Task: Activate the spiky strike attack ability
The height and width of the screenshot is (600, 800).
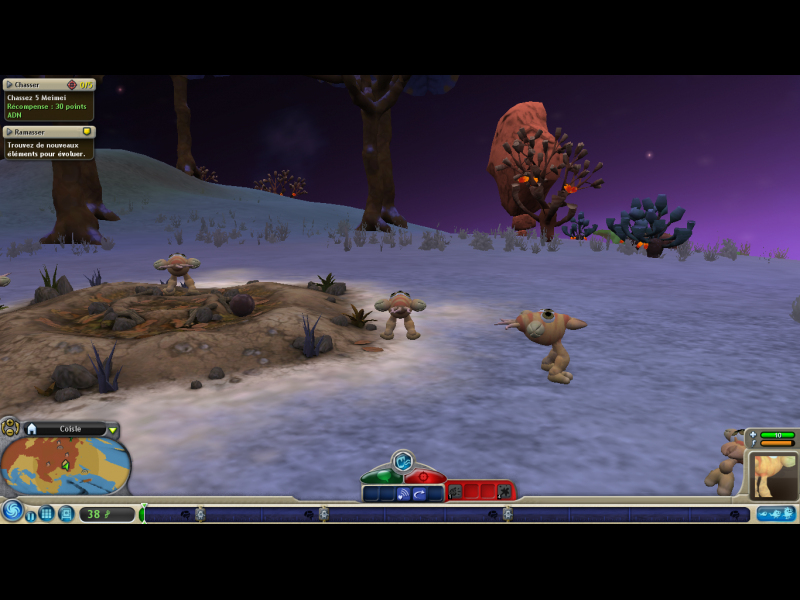Action: point(504,492)
